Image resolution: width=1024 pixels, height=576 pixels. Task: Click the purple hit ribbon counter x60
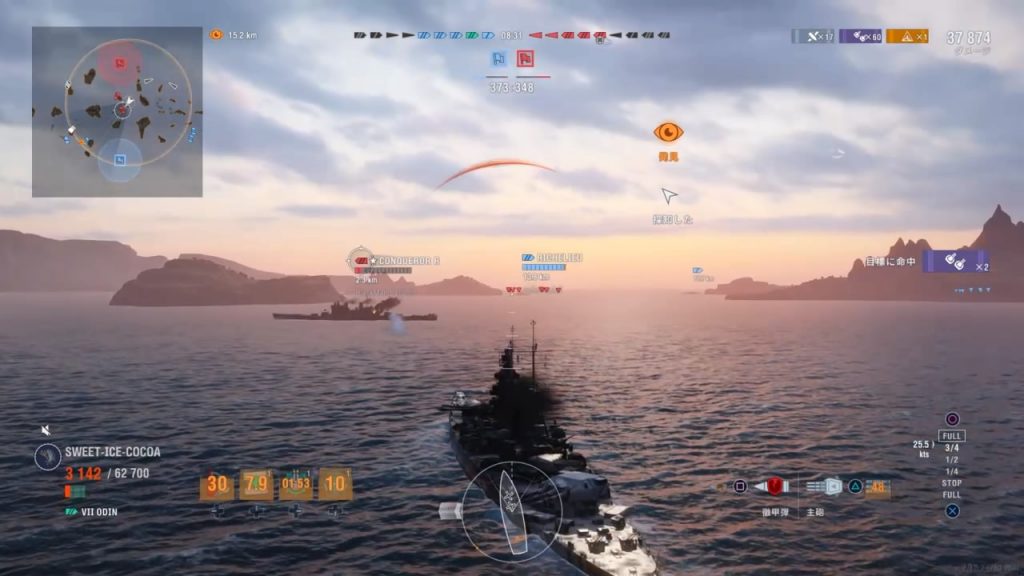(x=860, y=36)
